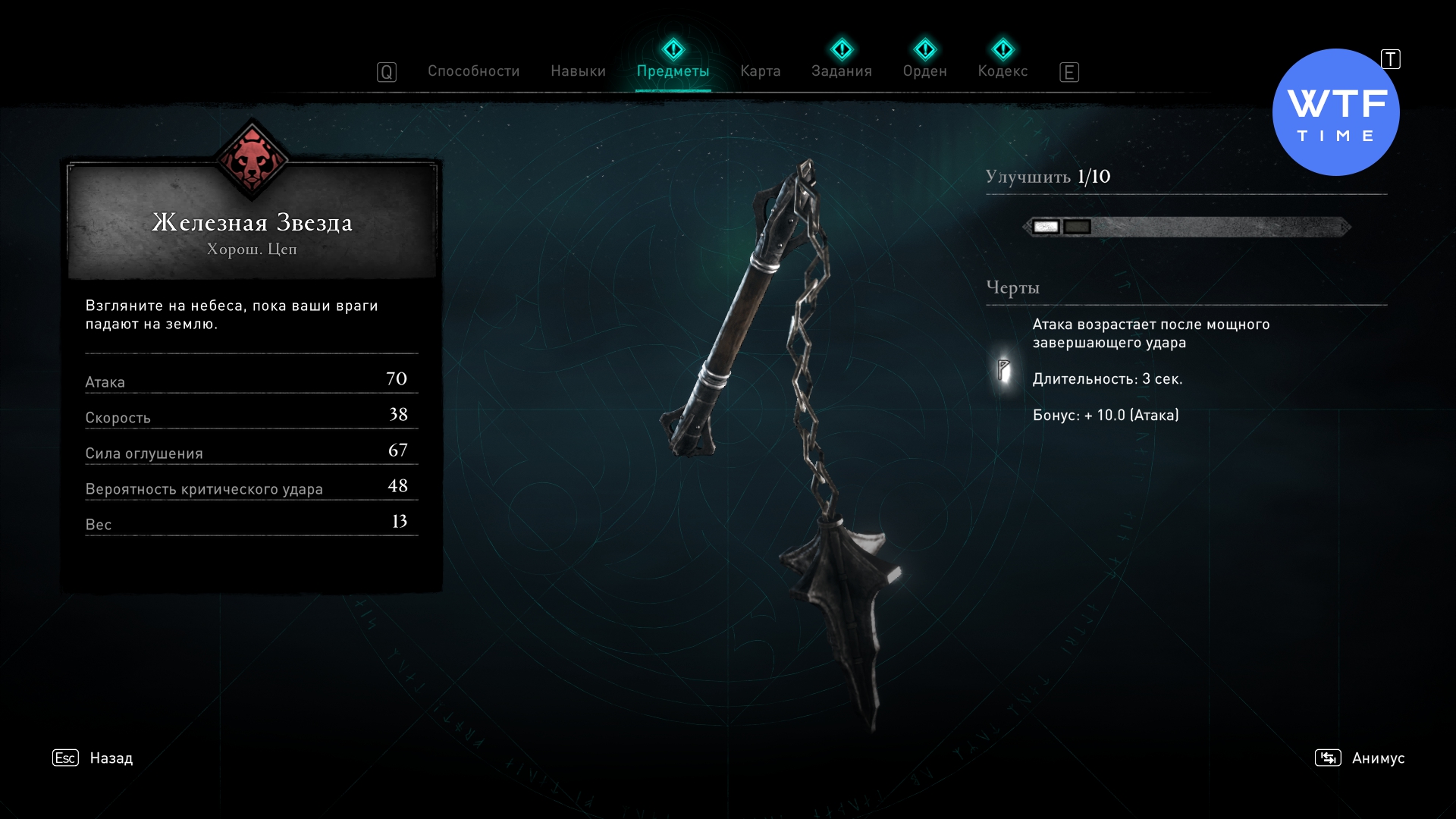1456x819 pixels.
Task: Switch to the Способности tab
Action: (x=473, y=71)
